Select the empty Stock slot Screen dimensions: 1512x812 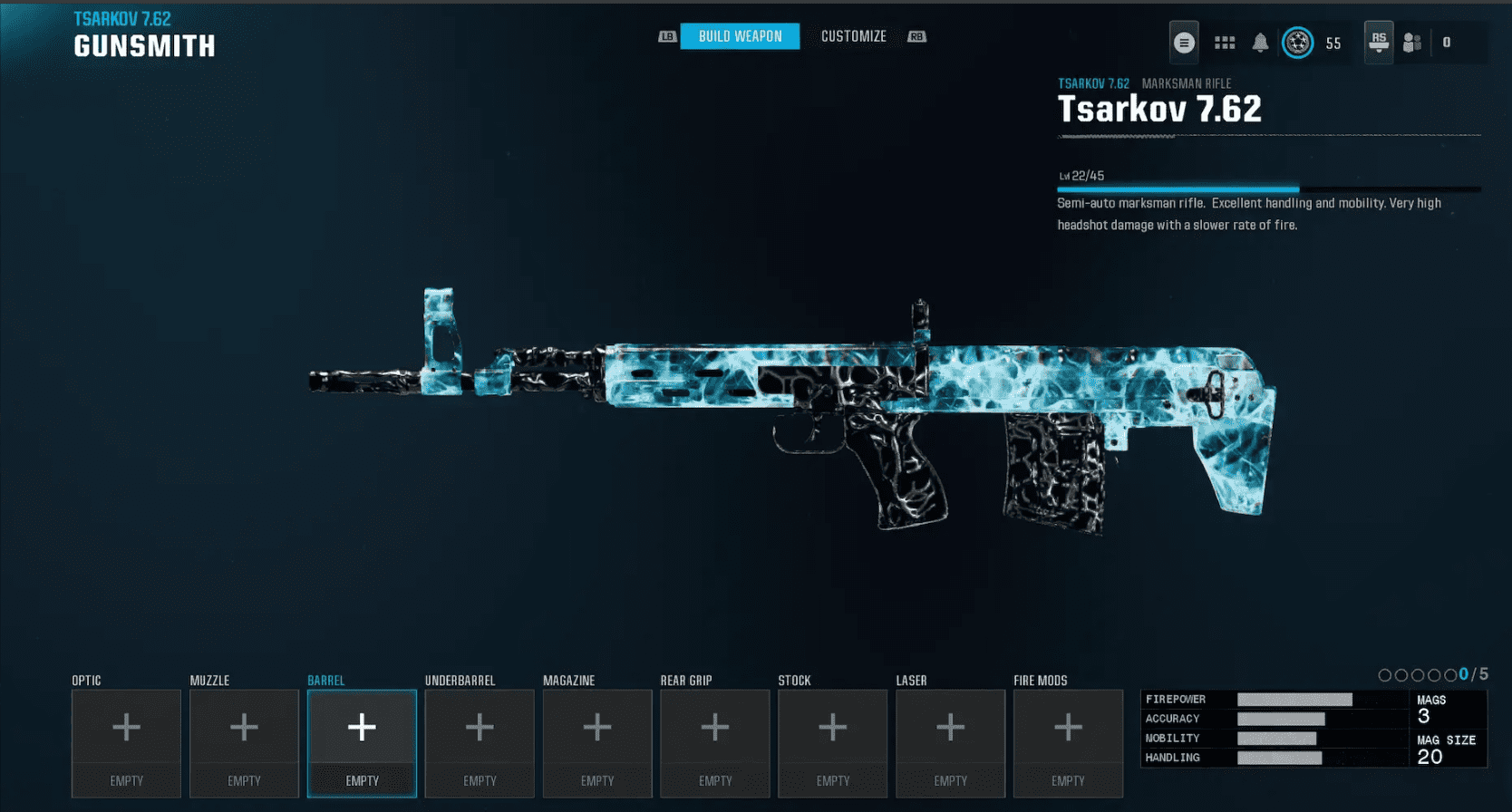(x=832, y=726)
